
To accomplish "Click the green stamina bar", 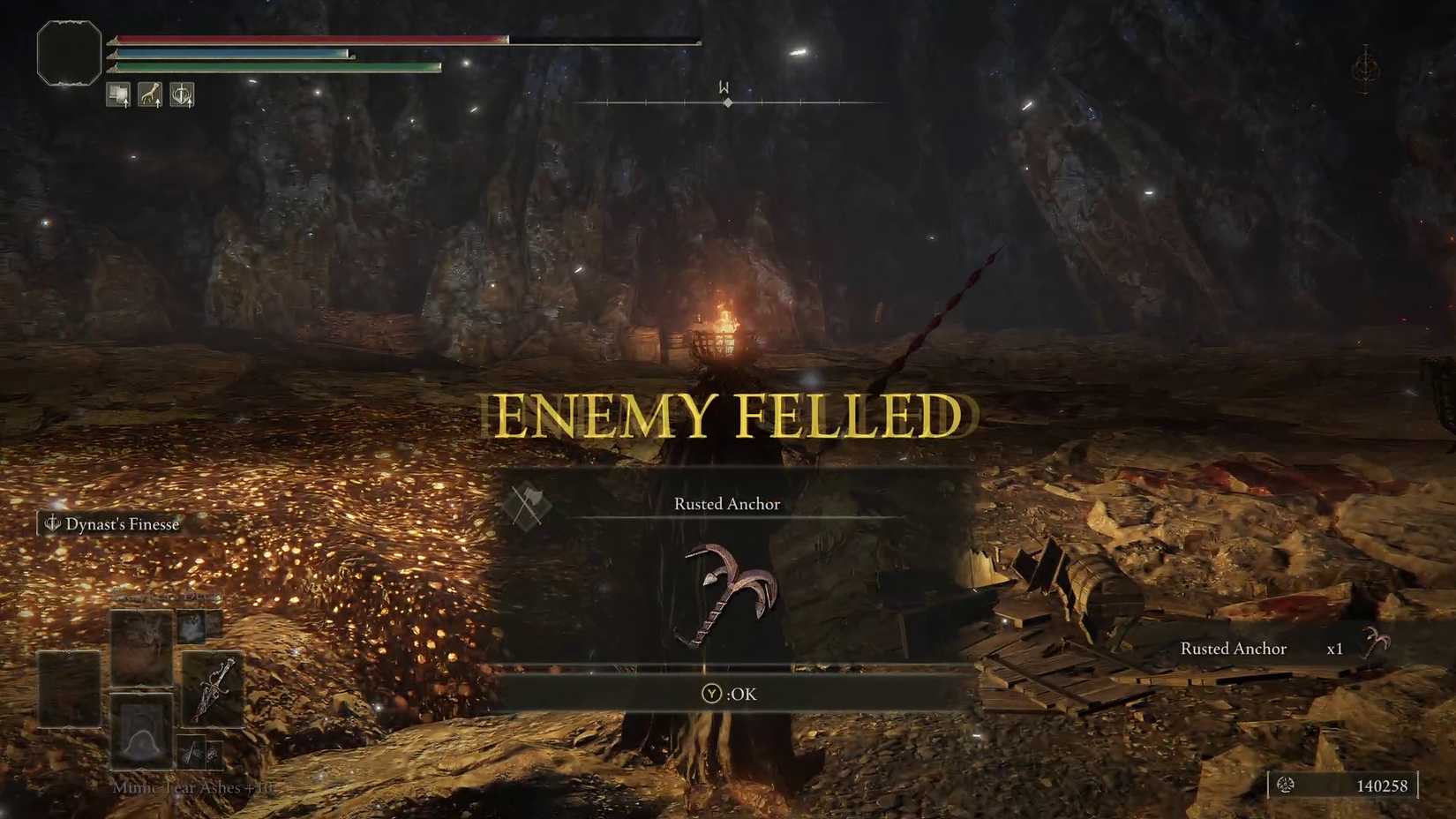I will [x=274, y=65].
